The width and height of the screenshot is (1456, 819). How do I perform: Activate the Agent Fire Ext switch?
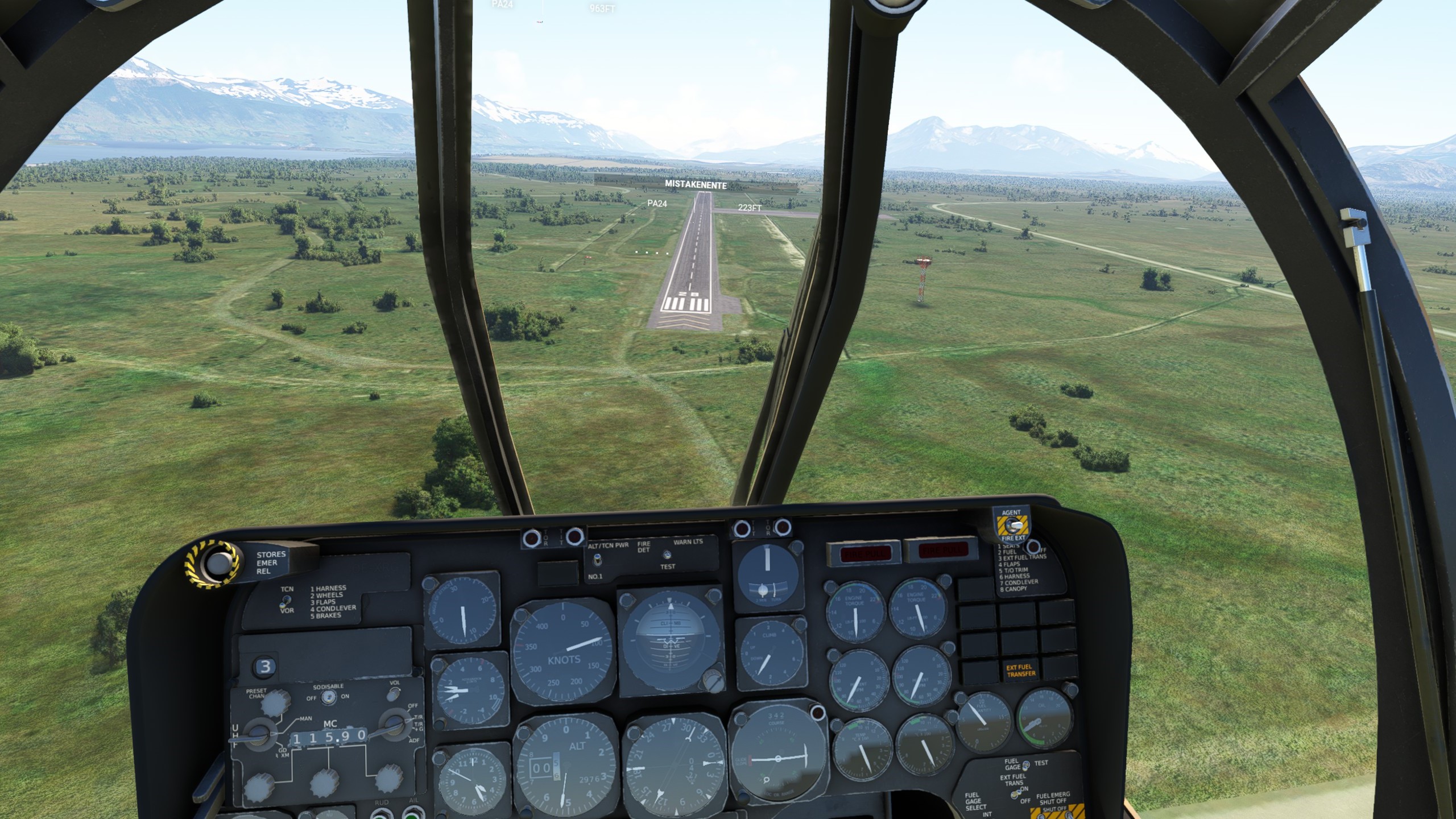coord(1014,525)
